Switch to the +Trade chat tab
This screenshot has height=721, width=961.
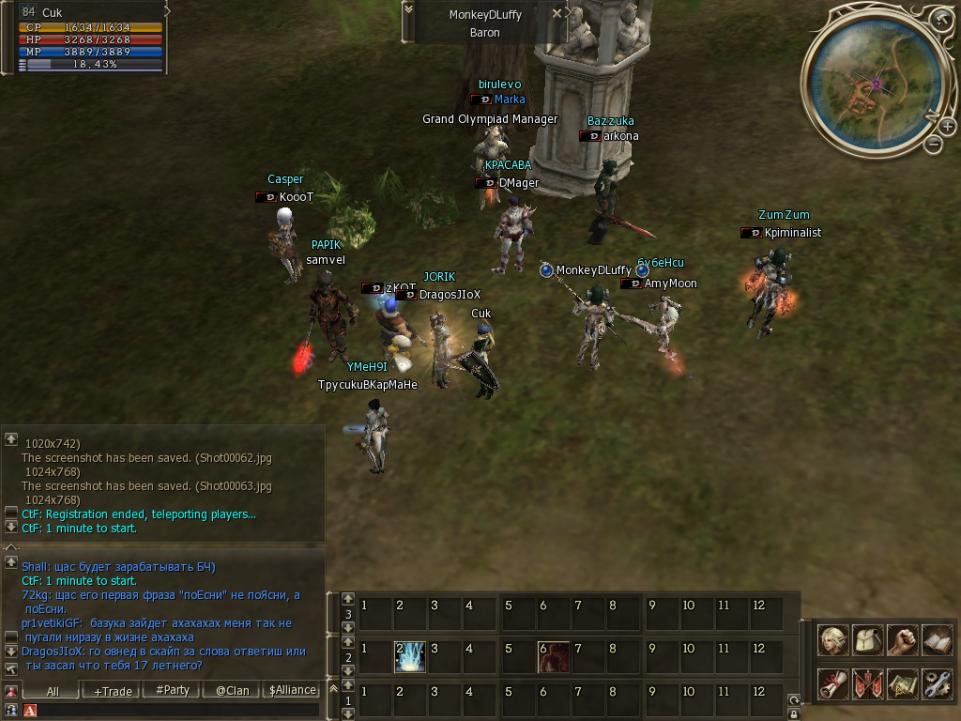pyautogui.click(x=112, y=691)
